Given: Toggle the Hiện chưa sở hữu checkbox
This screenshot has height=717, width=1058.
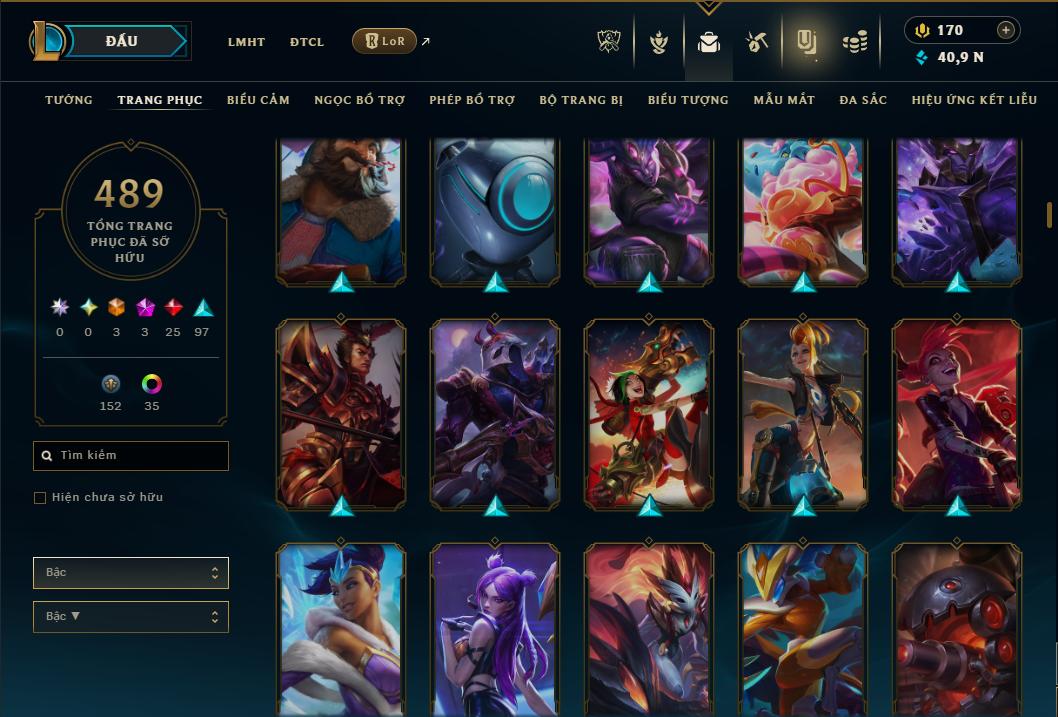Looking at the screenshot, I should (x=40, y=498).
